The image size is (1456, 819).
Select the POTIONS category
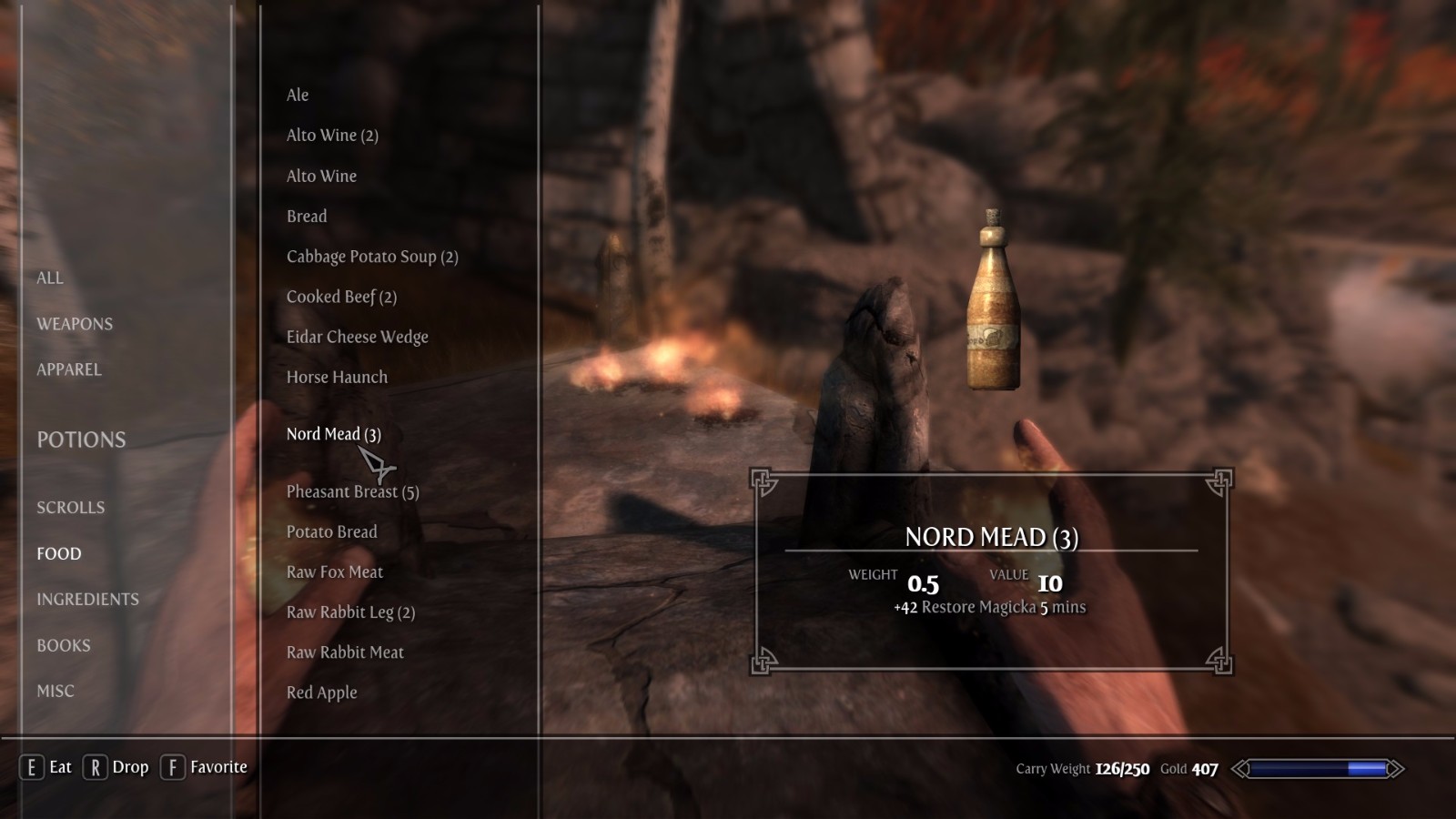point(81,440)
